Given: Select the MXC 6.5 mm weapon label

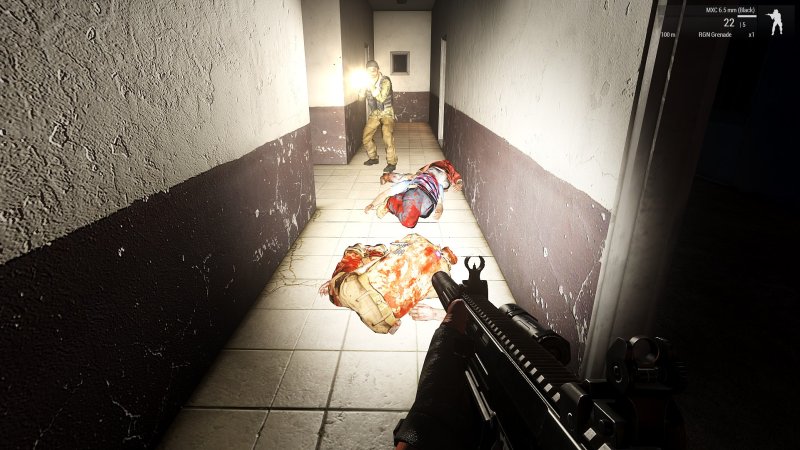Looking at the screenshot, I should pos(728,10).
